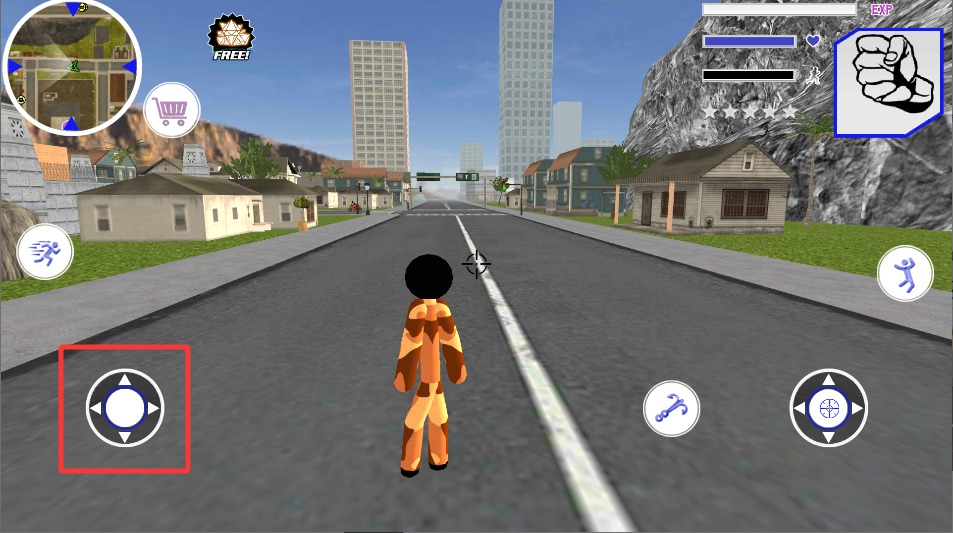The image size is (953, 533).
Task: Select the fist weapon icon
Action: [888, 82]
